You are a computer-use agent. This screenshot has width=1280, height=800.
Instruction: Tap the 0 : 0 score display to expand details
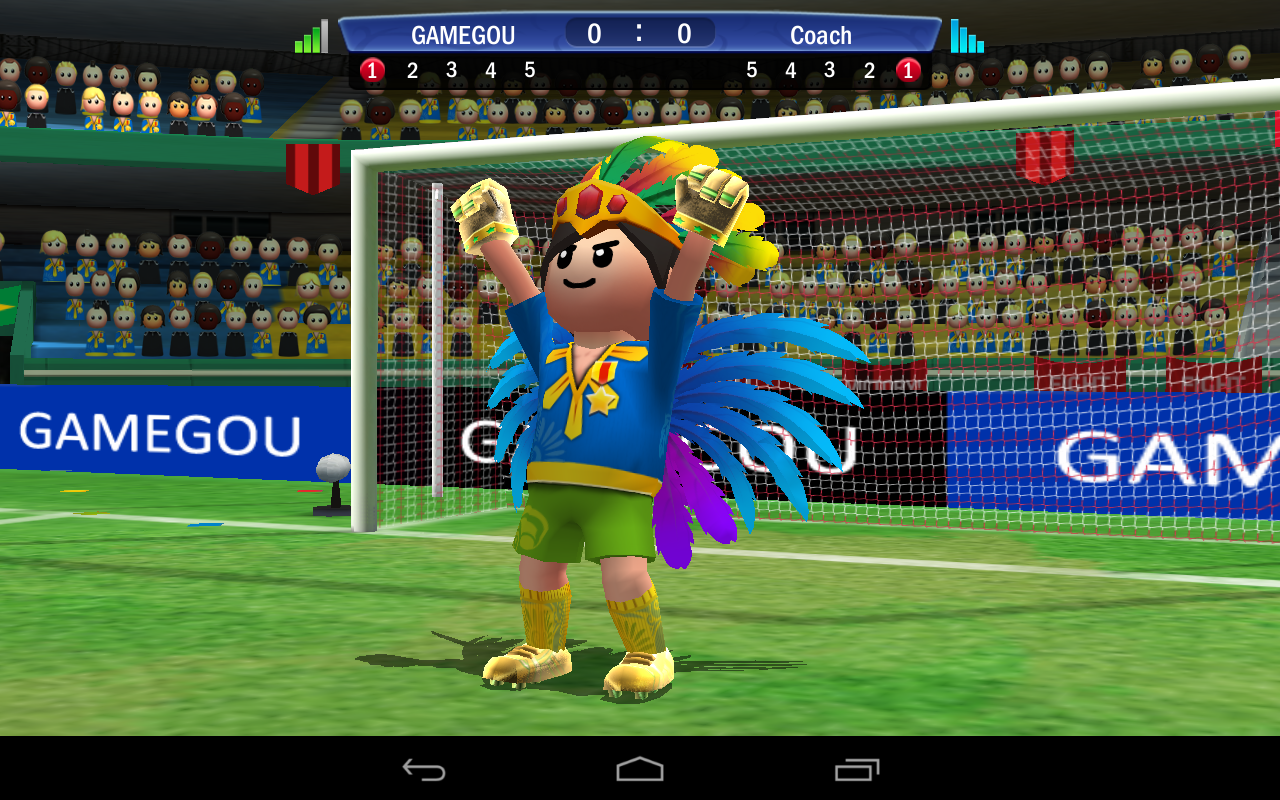coord(638,33)
